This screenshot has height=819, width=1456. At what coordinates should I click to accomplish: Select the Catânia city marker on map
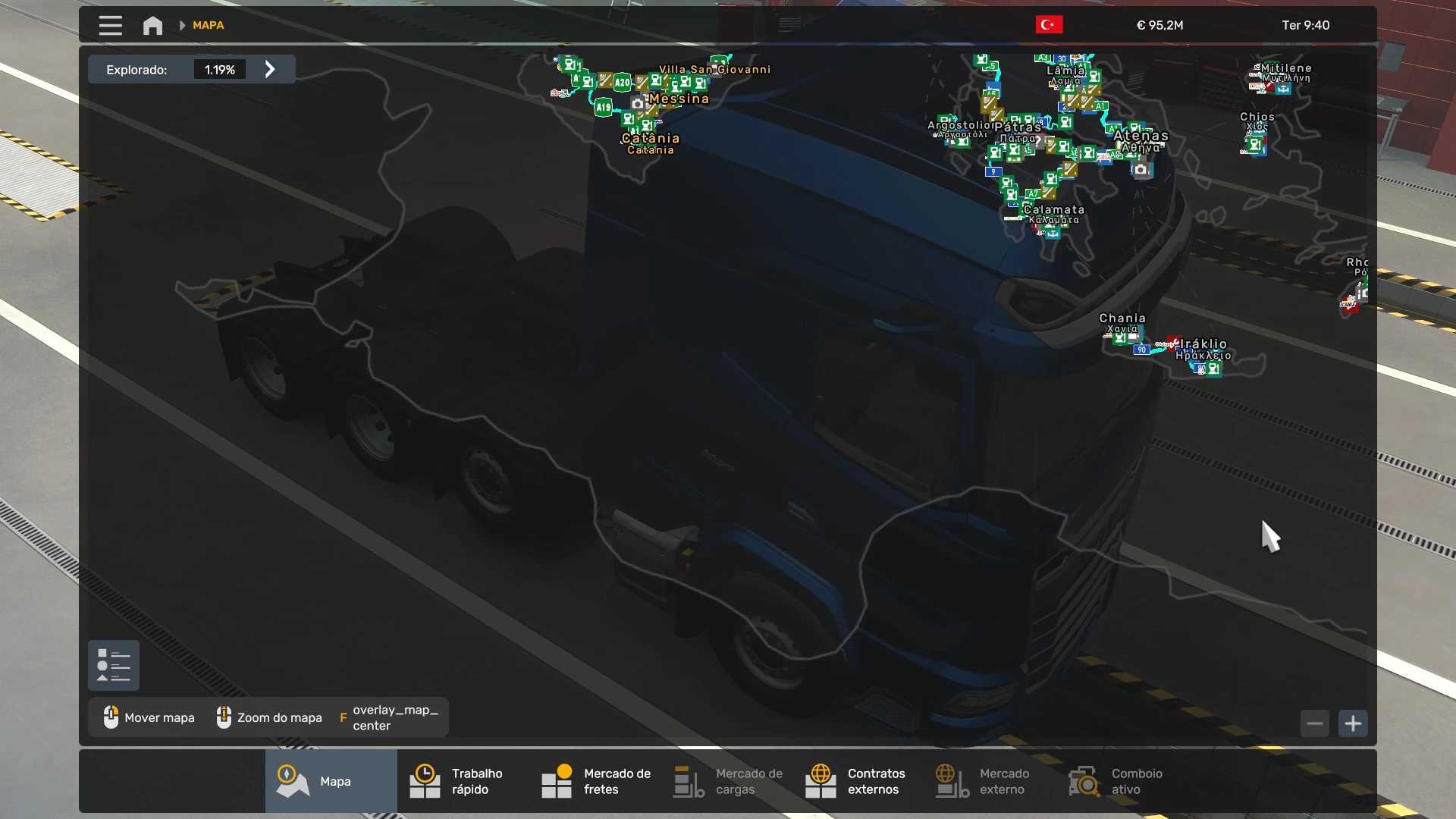pos(650,139)
